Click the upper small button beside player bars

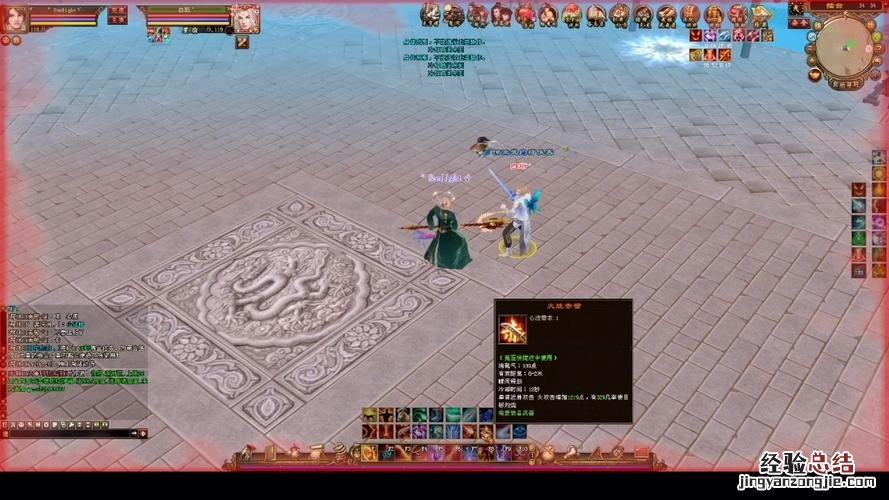pyautogui.click(x=118, y=9)
